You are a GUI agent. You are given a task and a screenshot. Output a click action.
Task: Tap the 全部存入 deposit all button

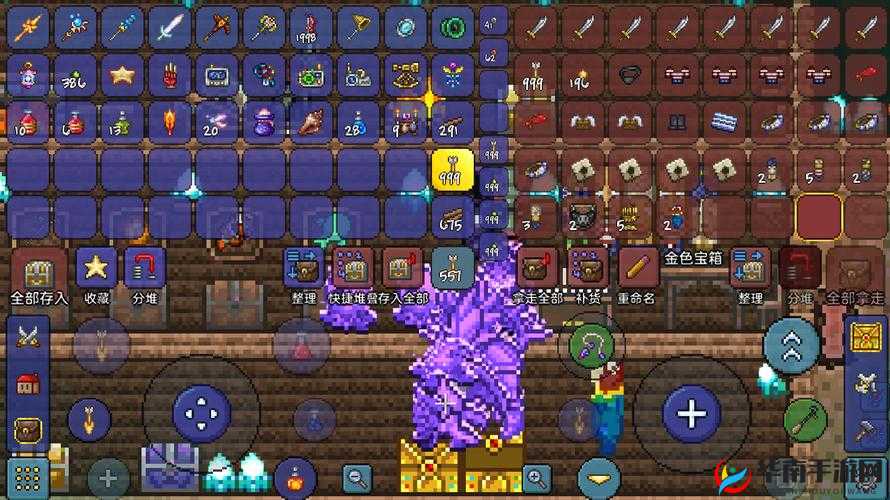pyautogui.click(x=39, y=270)
